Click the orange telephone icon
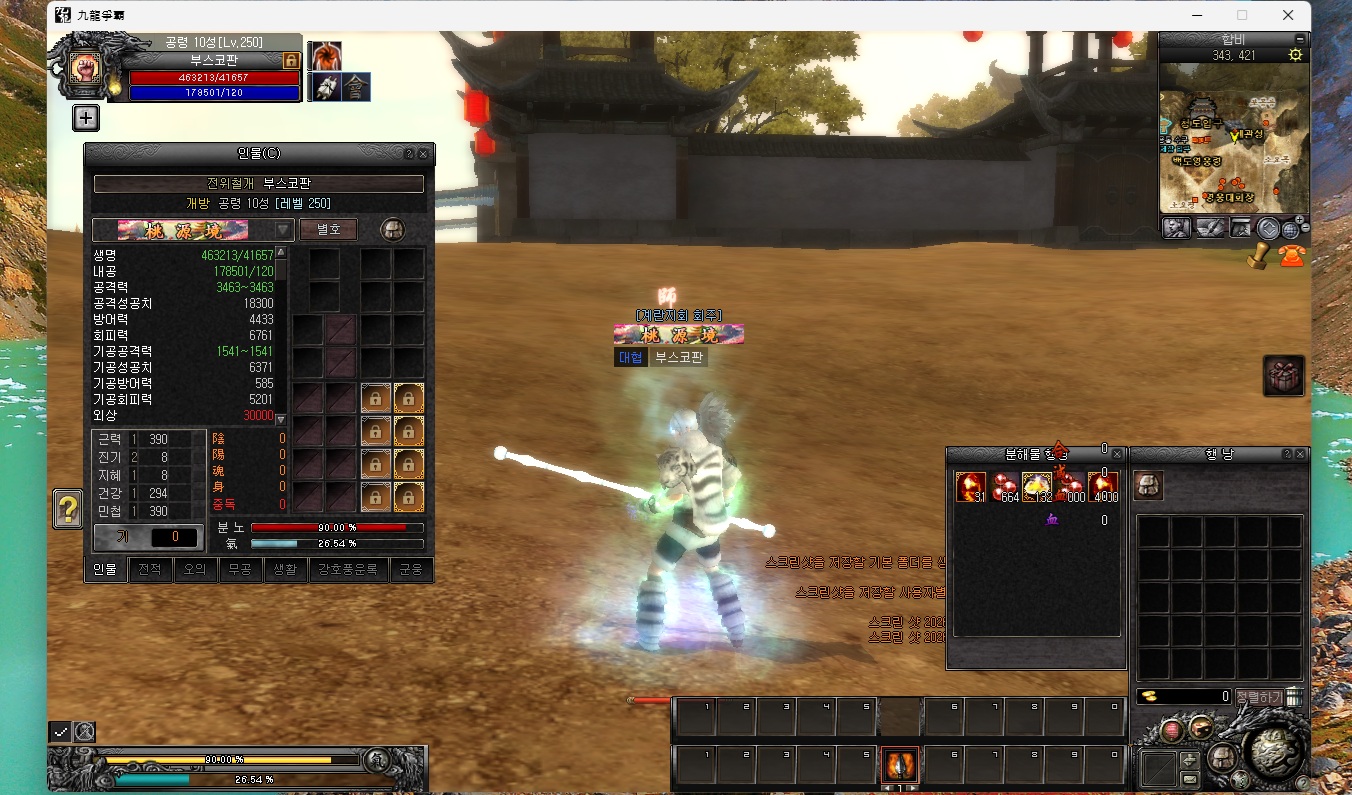The image size is (1352, 795). pyautogui.click(x=1292, y=255)
